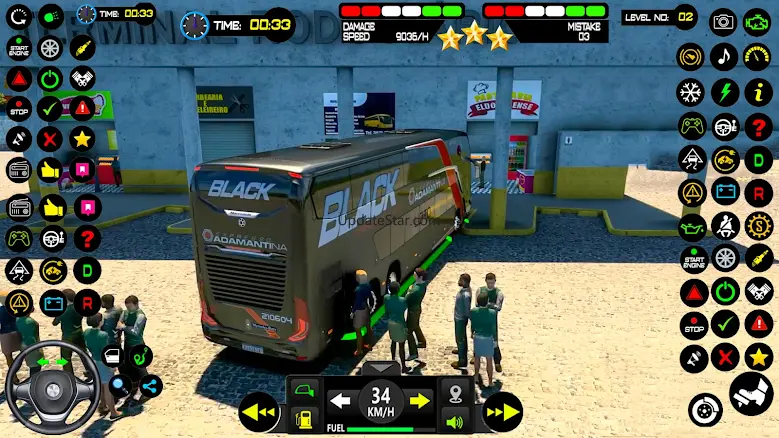Image resolution: width=779 pixels, height=438 pixels.
Task: Activate the right turn arrow indicator
Action: (x=420, y=401)
